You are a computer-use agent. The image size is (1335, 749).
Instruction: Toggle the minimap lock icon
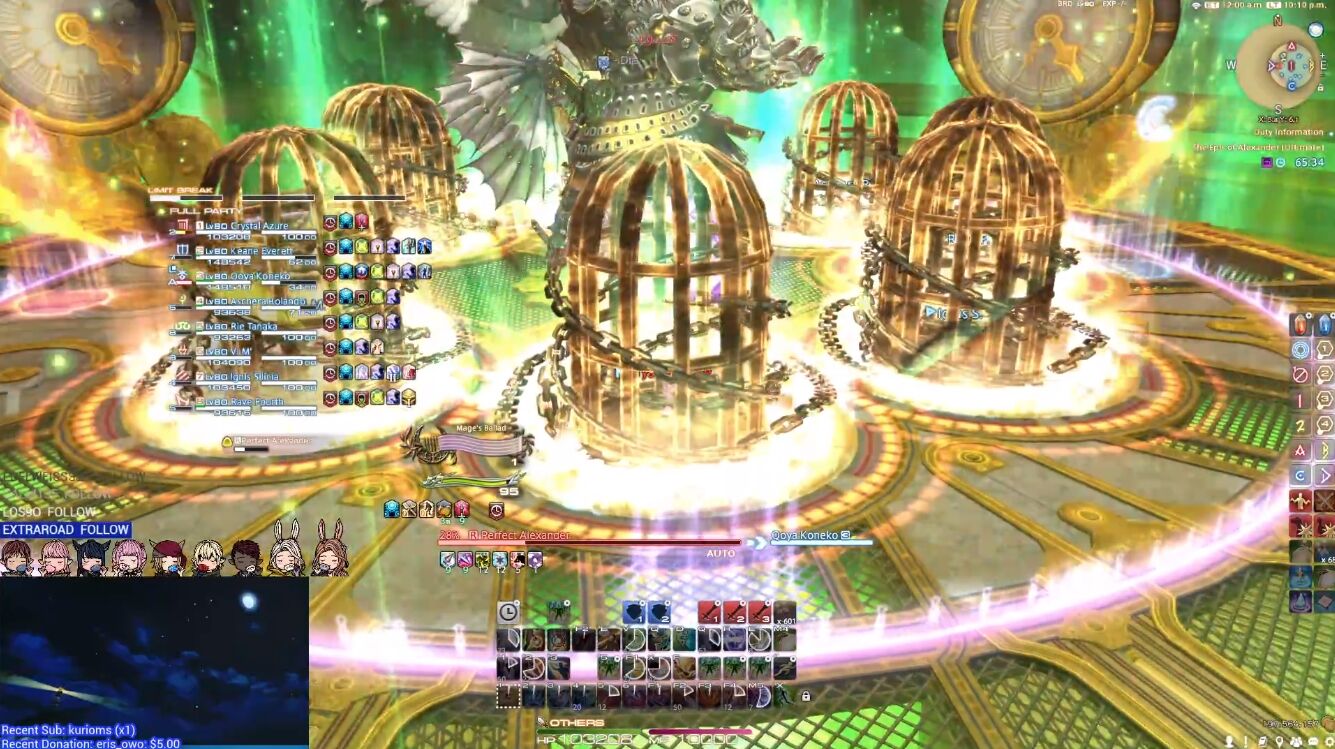click(x=1321, y=87)
